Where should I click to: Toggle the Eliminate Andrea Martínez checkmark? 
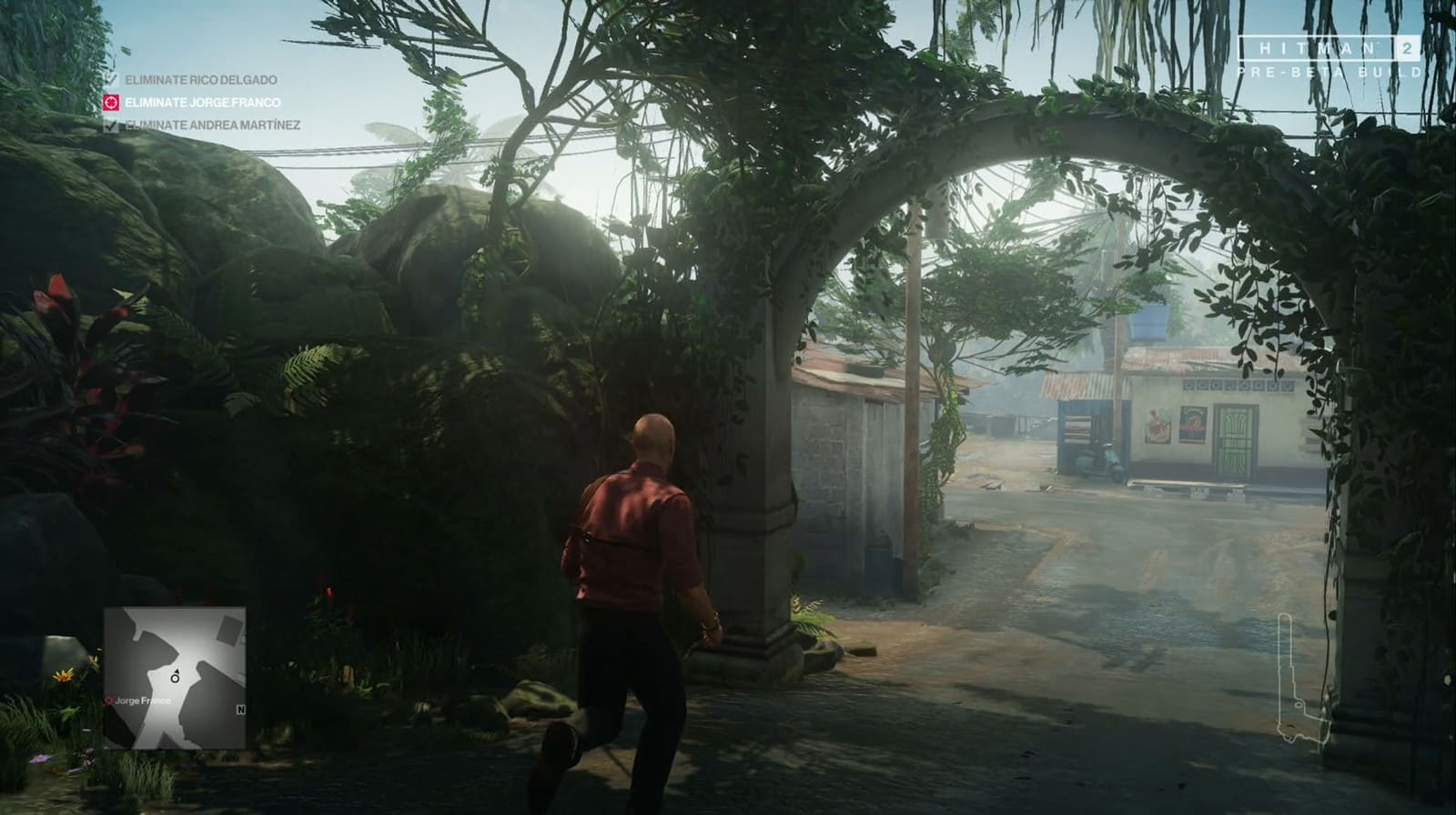[110, 127]
